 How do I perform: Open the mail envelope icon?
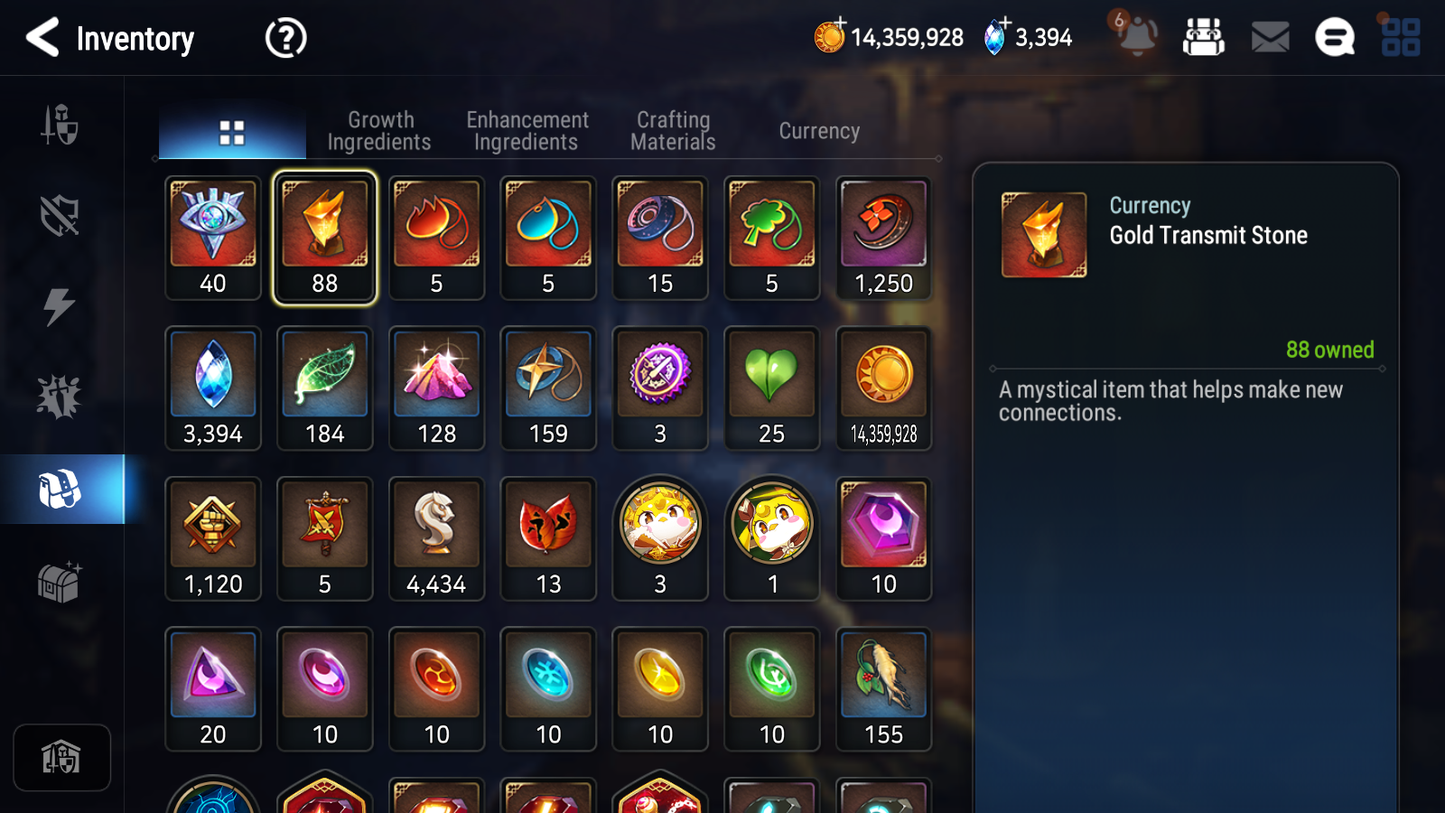coord(1270,38)
